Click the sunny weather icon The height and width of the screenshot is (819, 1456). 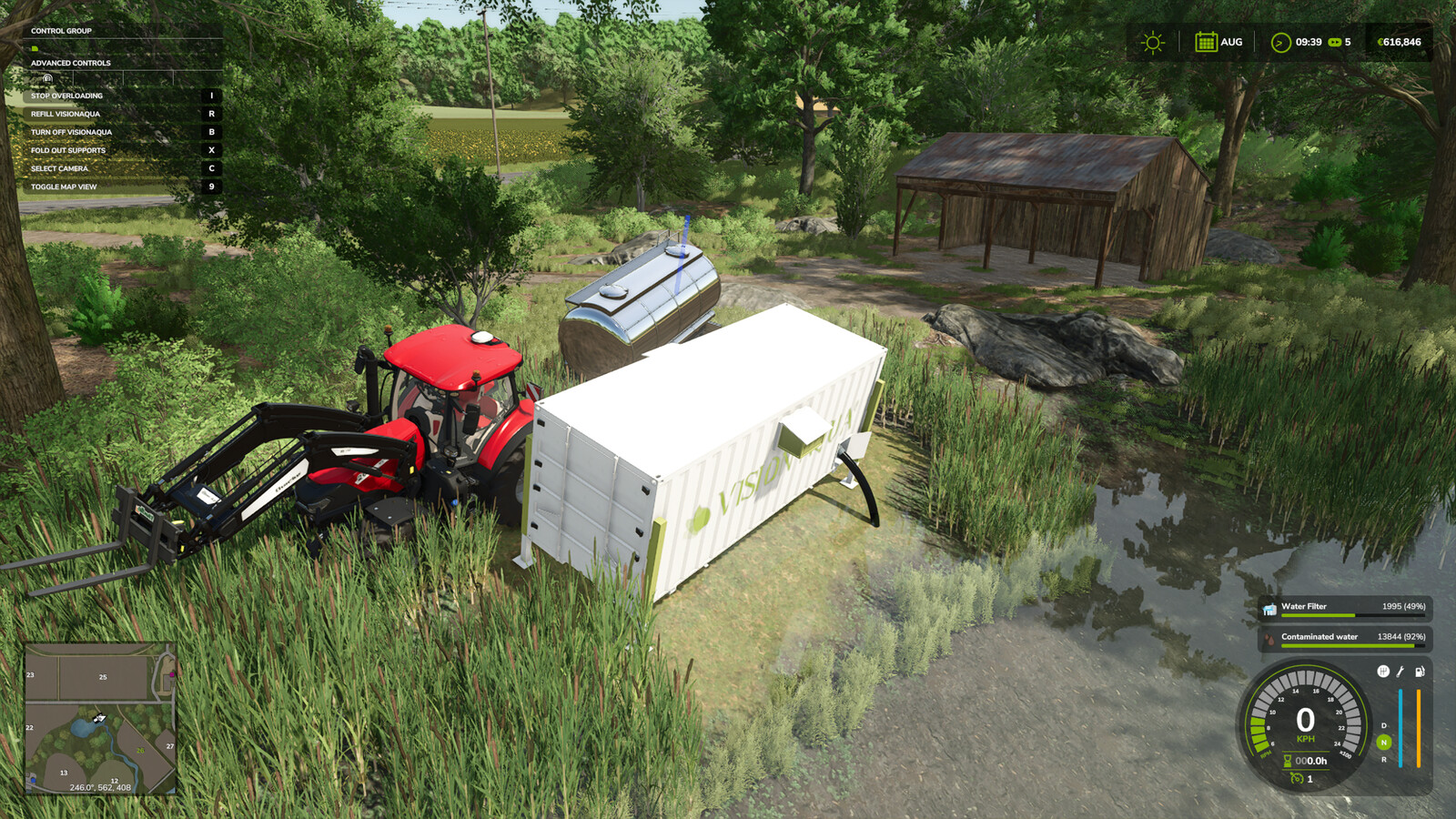tap(1153, 43)
